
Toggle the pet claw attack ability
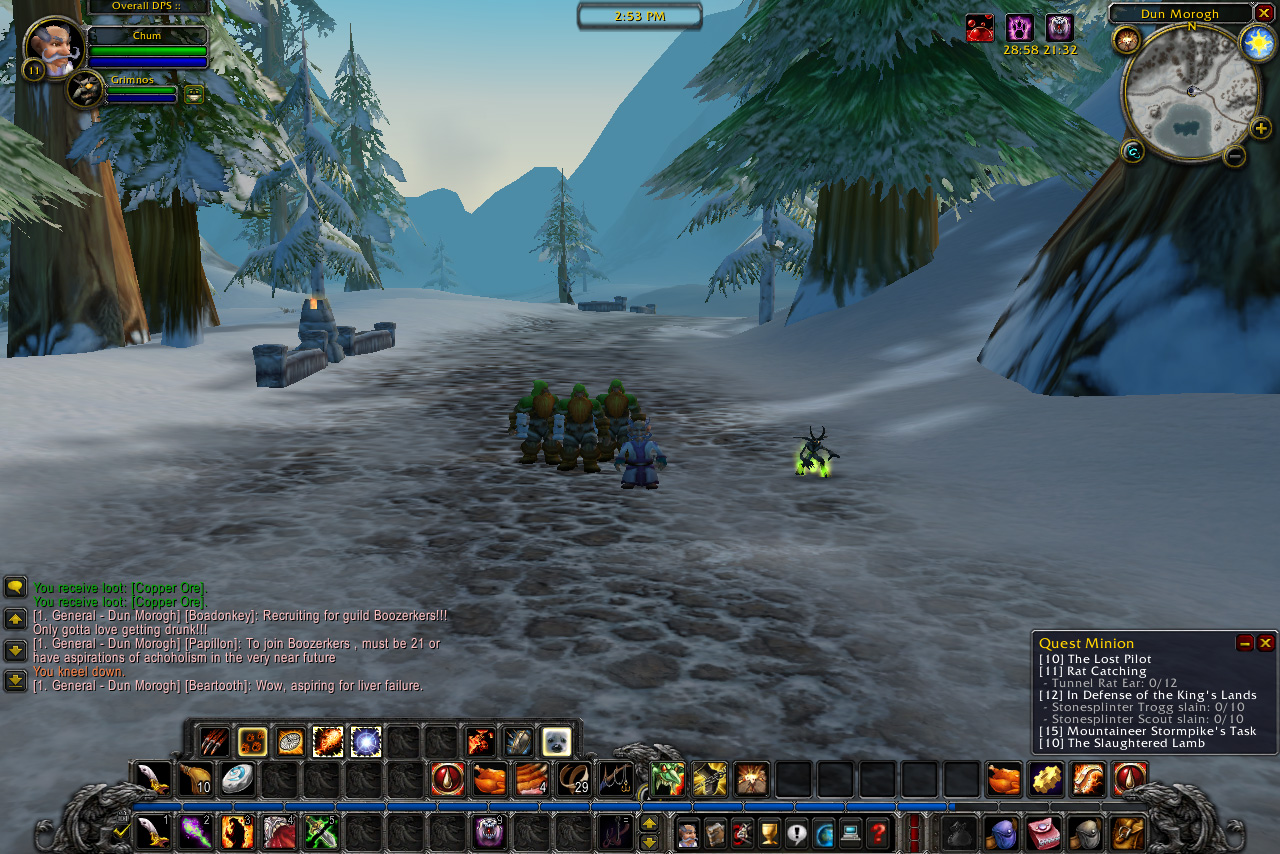click(214, 742)
